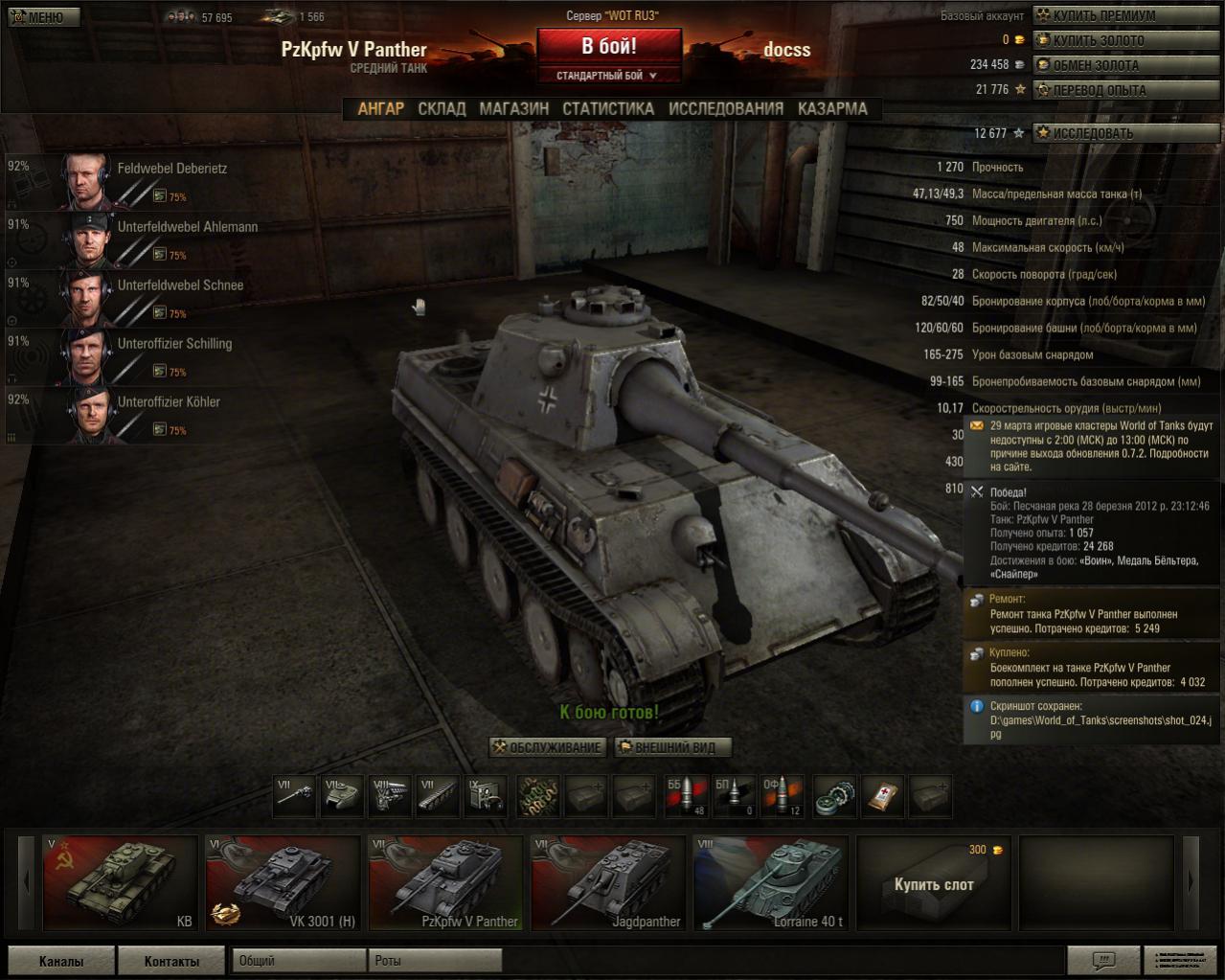Switch to the Склад tab
This screenshot has width=1225, height=980.
click(x=442, y=108)
